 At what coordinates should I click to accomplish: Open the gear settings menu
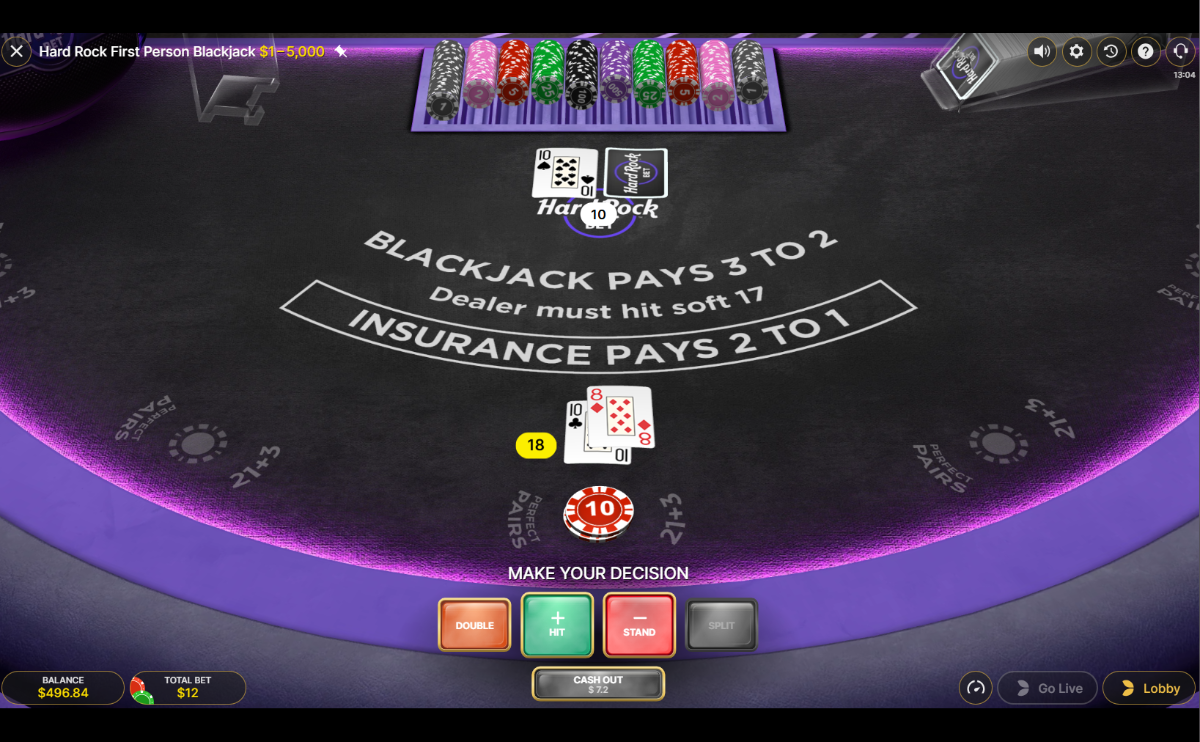pyautogui.click(x=1076, y=51)
